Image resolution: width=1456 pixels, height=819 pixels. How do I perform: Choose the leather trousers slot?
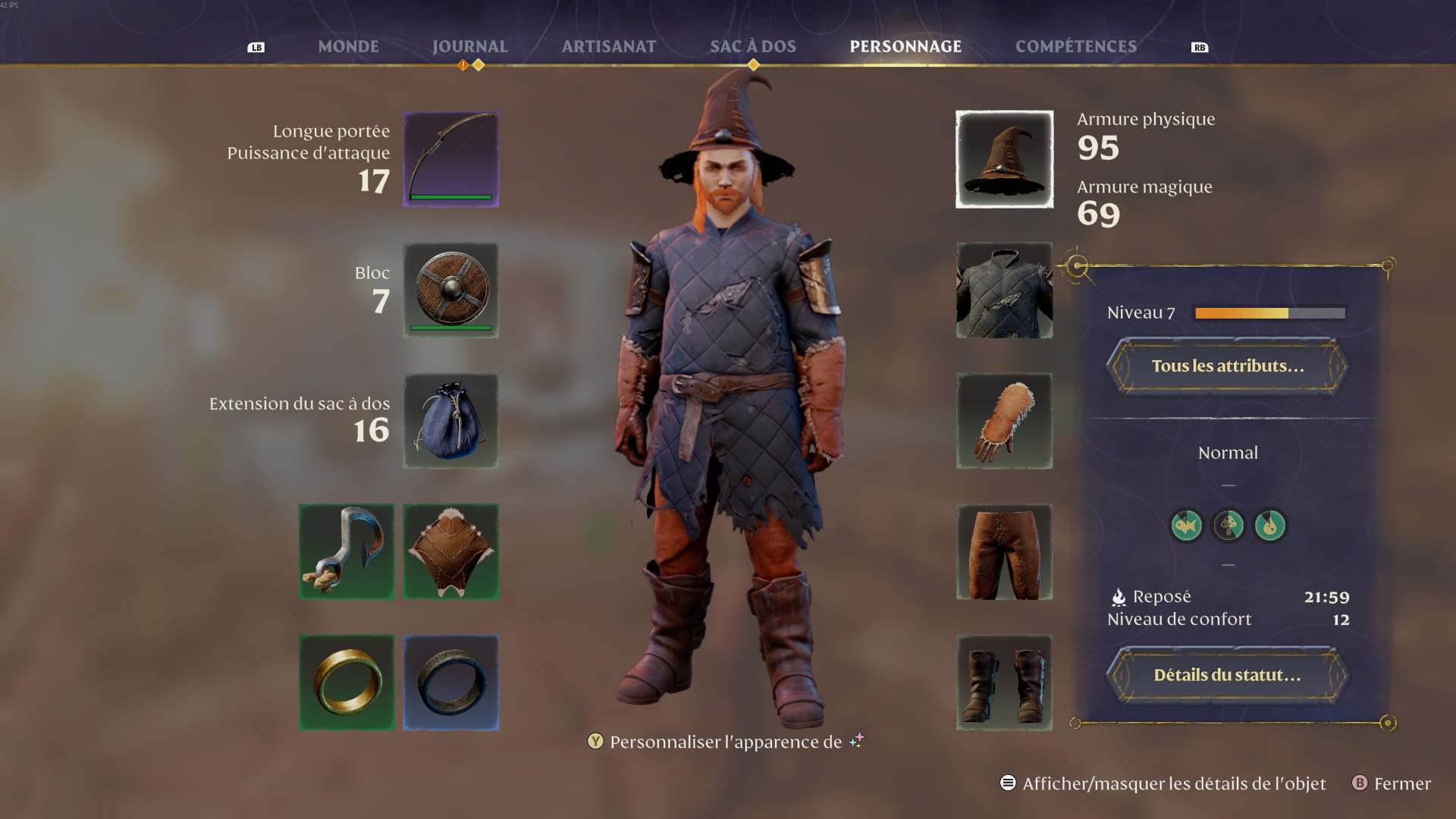pos(1004,552)
